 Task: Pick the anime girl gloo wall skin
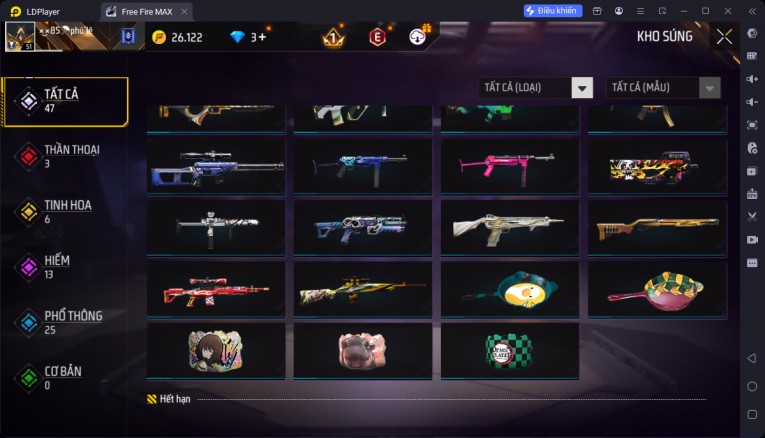click(217, 350)
